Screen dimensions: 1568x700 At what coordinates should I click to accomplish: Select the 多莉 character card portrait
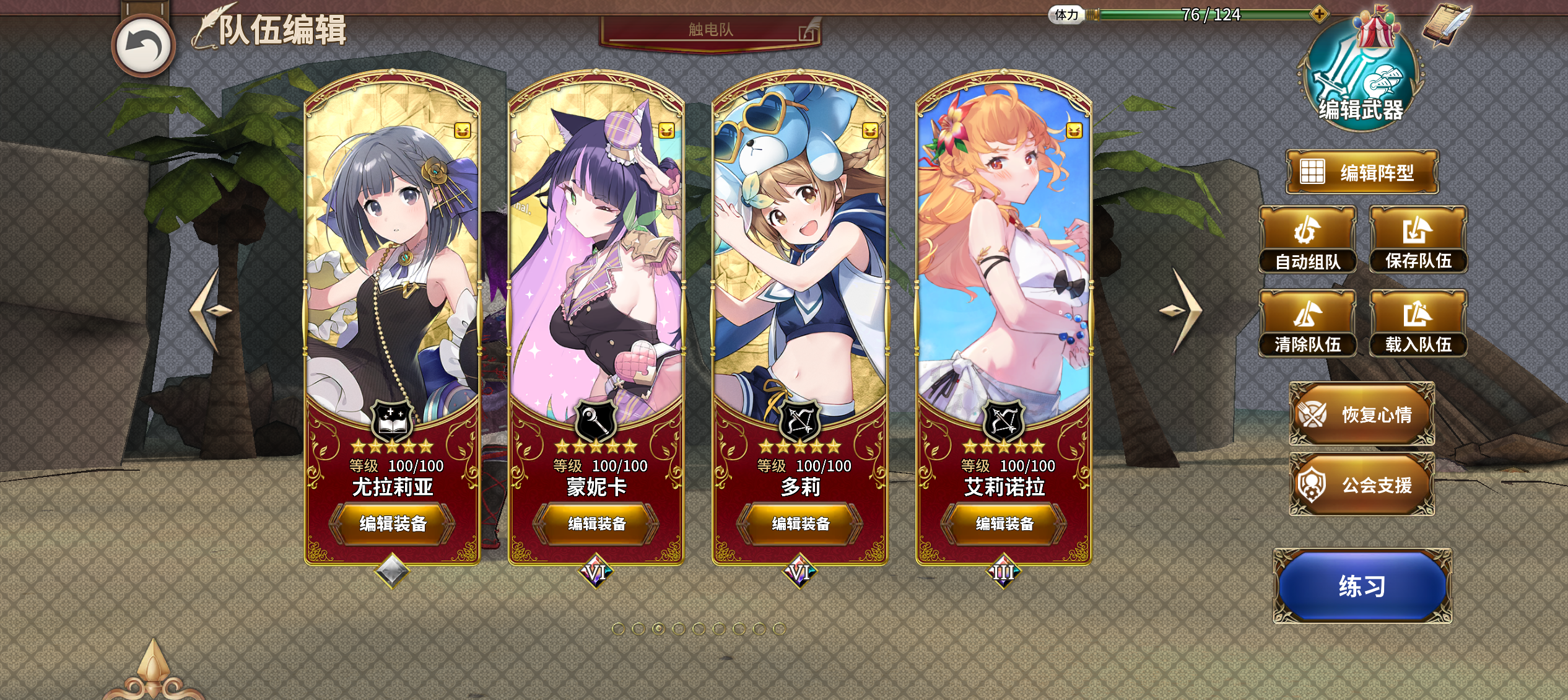[800, 260]
